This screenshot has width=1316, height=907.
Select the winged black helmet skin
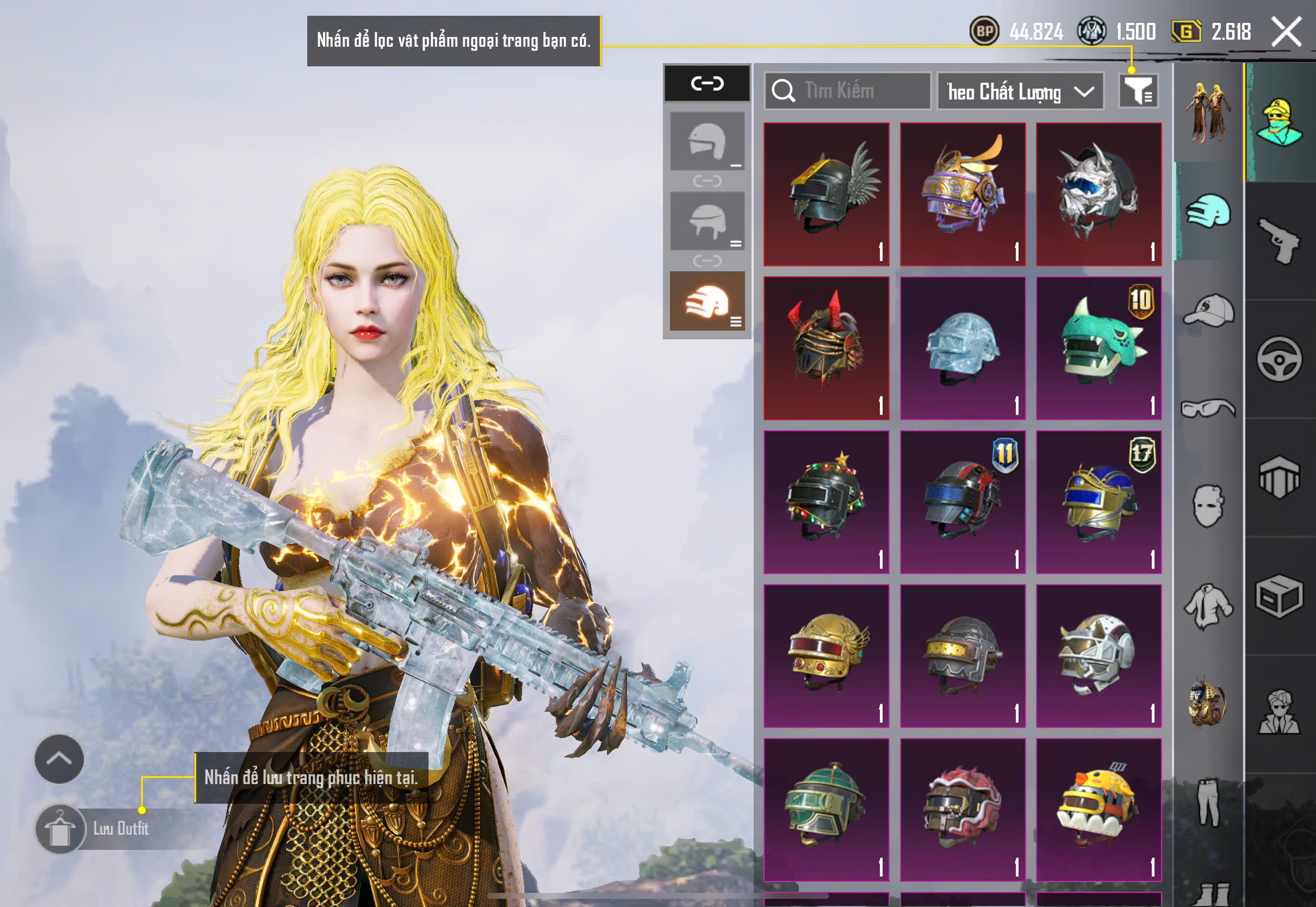point(826,194)
